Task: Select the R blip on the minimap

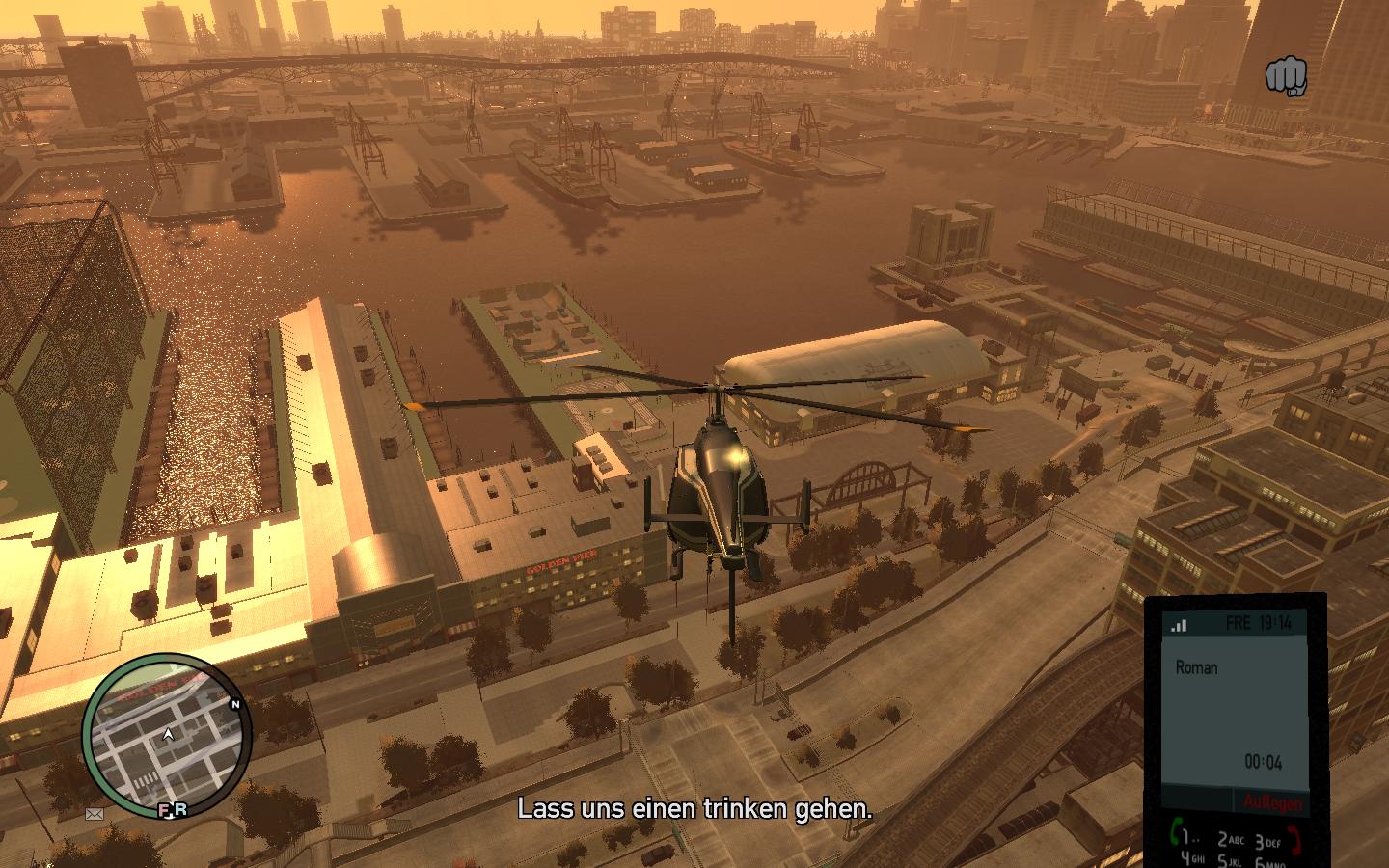Action: [x=180, y=810]
